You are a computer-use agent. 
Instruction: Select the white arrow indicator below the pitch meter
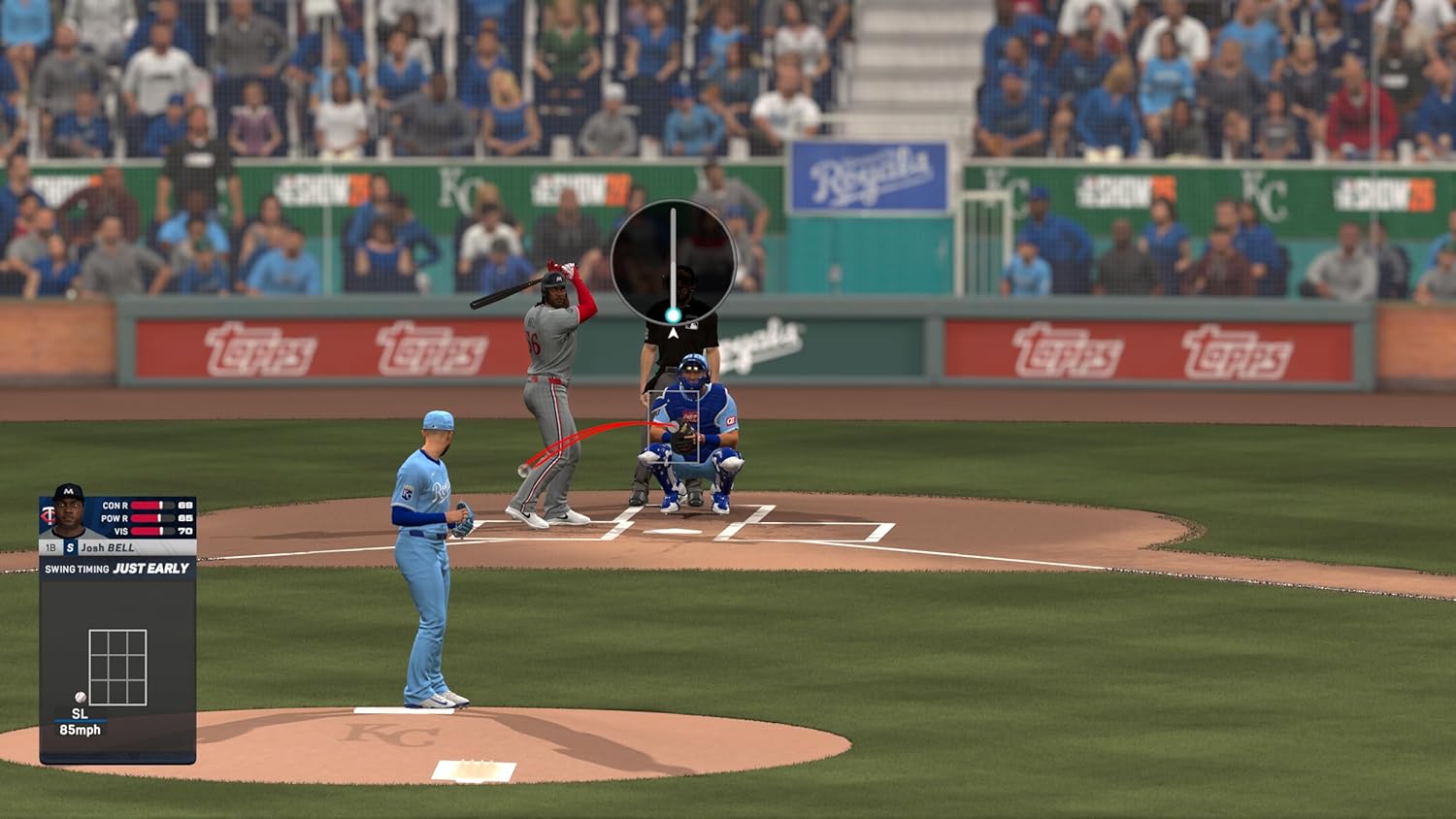tap(674, 334)
